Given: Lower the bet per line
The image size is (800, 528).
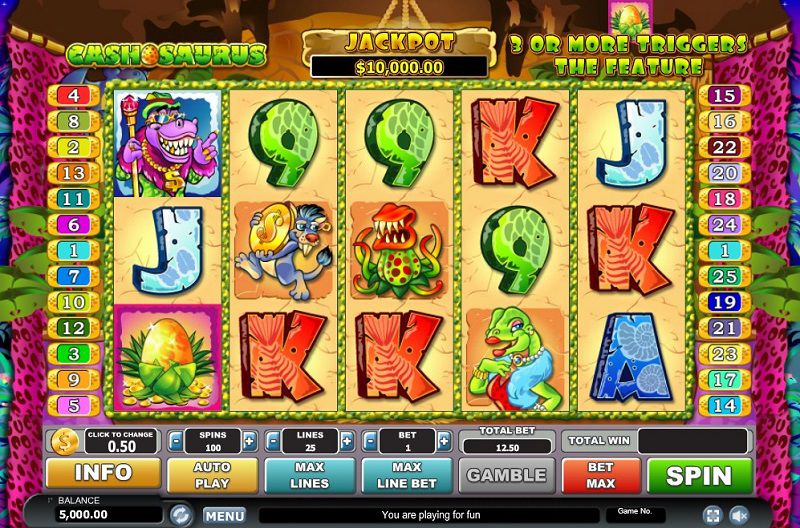Looking at the screenshot, I should point(370,441).
